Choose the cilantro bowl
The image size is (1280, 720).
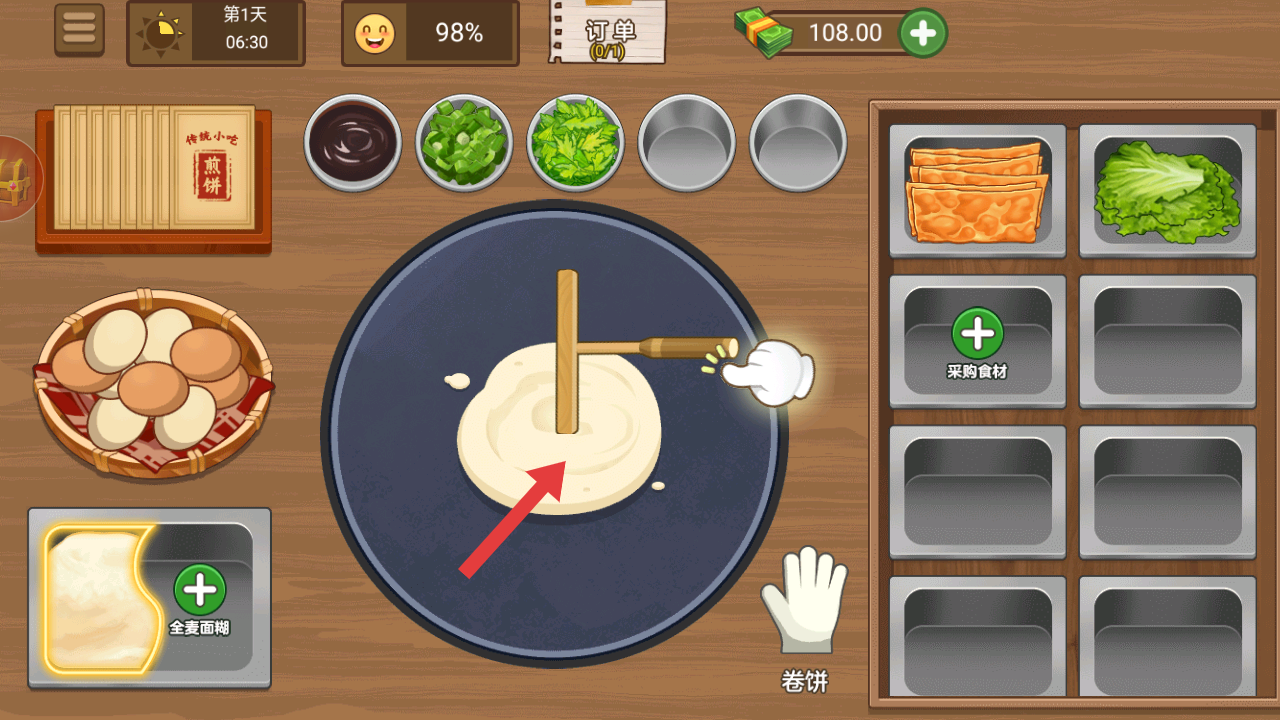pos(575,143)
